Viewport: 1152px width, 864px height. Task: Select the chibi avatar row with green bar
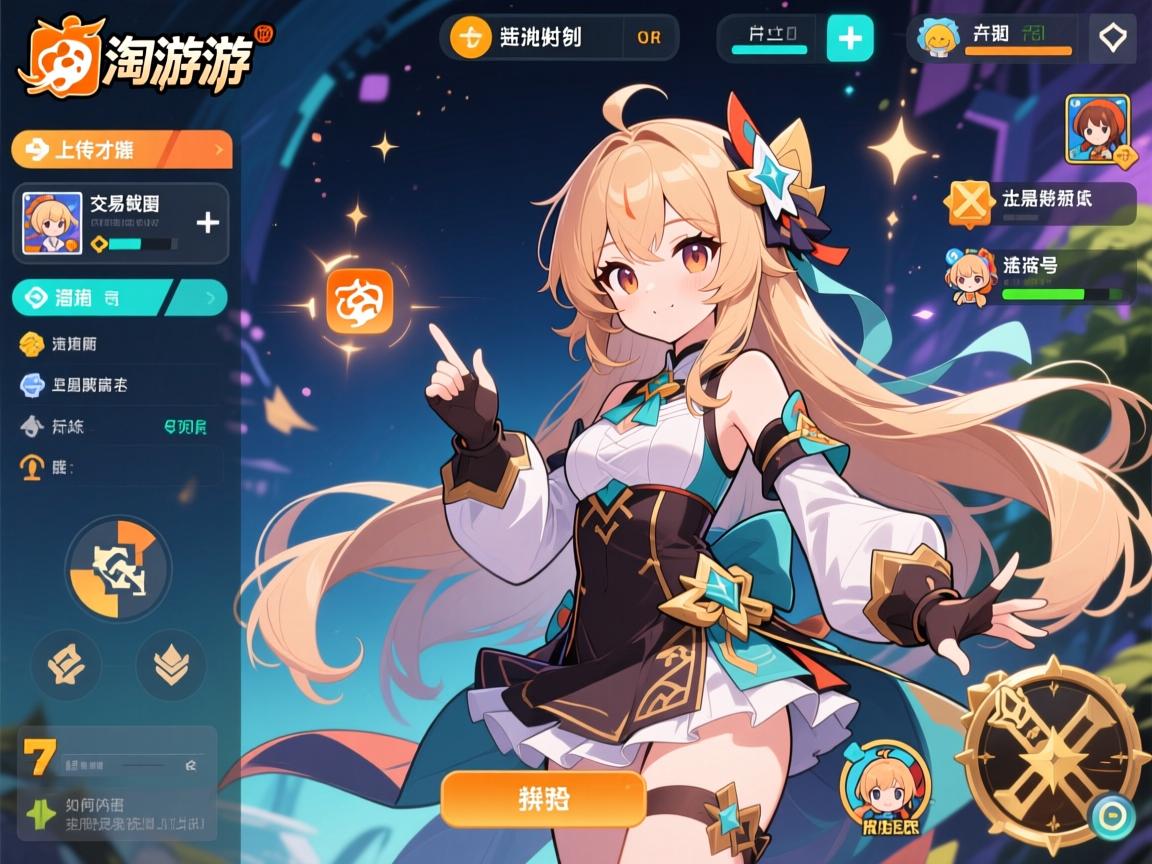tap(1040, 276)
